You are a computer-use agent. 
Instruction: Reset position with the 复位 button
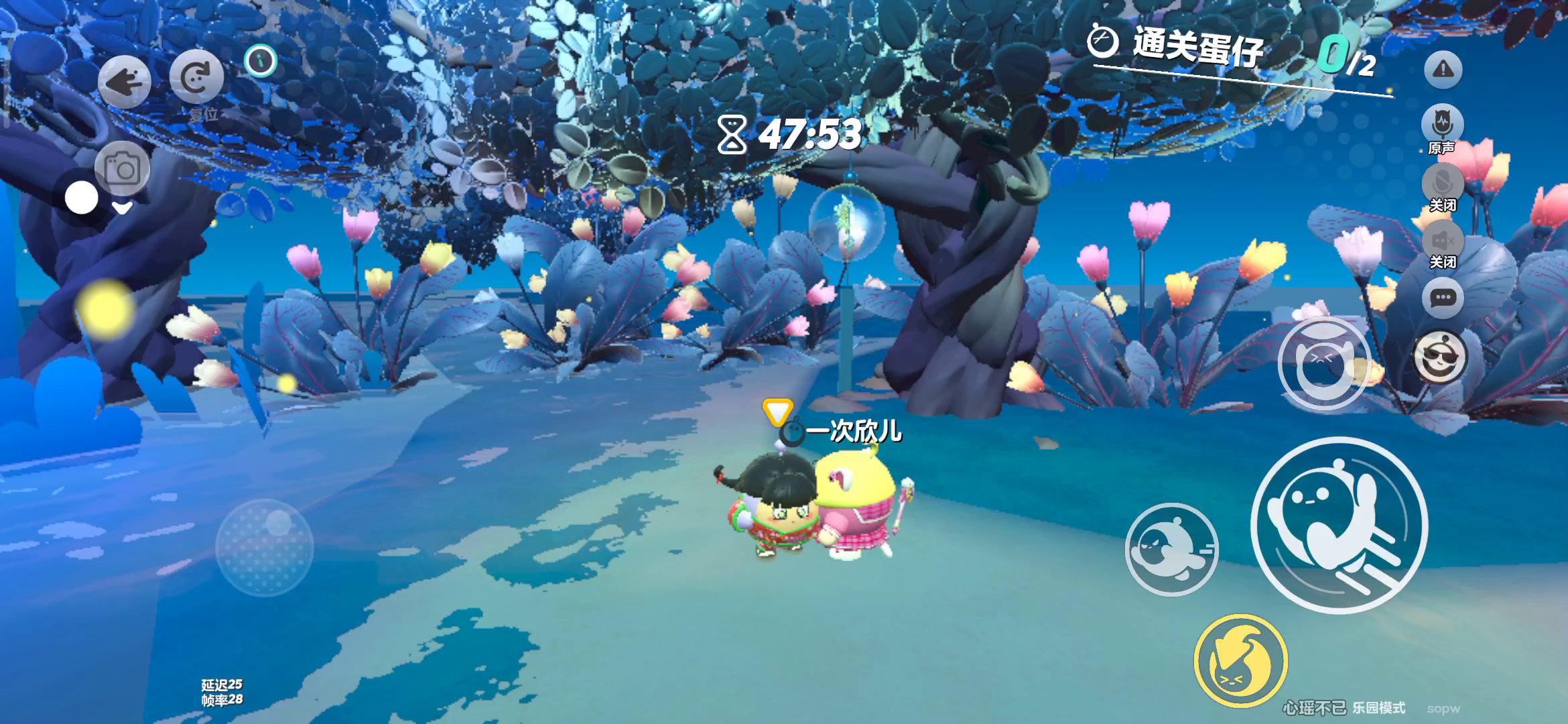click(x=196, y=78)
